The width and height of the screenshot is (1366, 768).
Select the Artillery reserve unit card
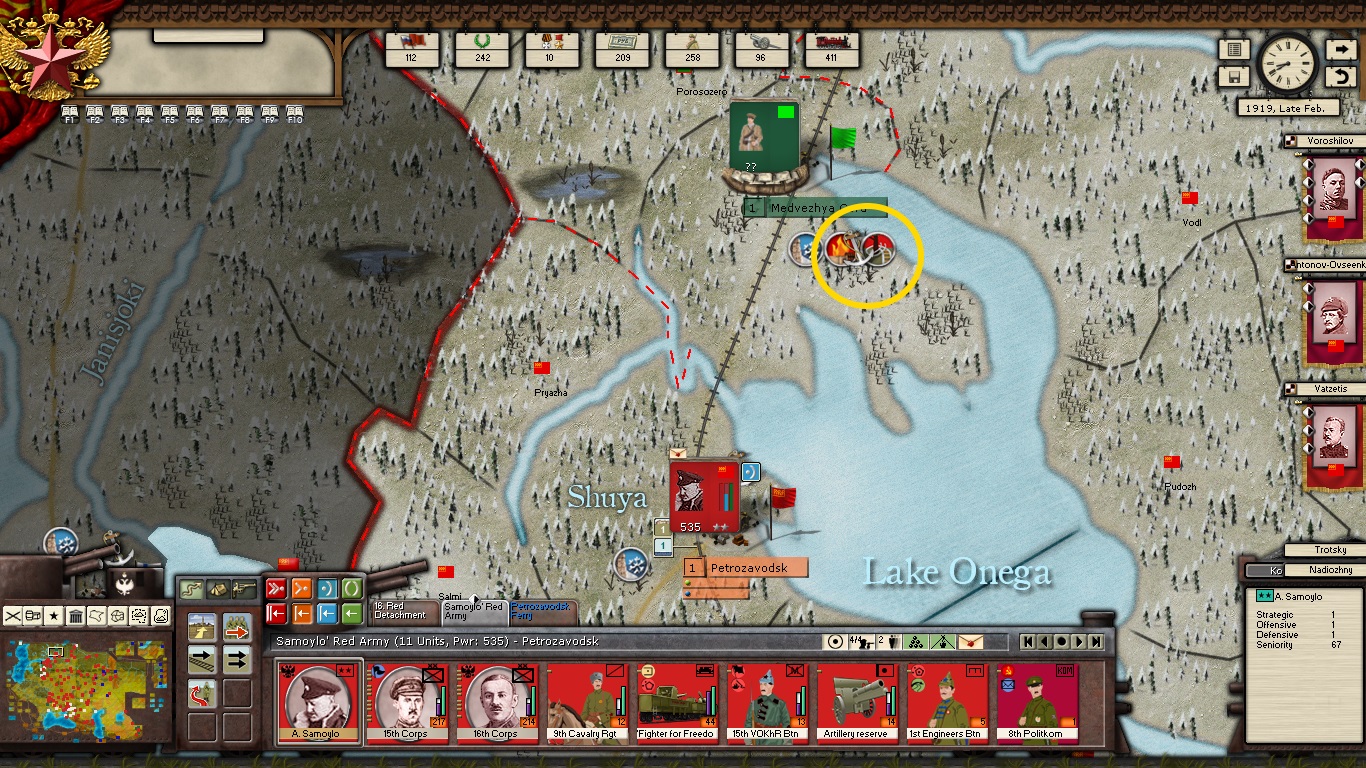[x=856, y=702]
